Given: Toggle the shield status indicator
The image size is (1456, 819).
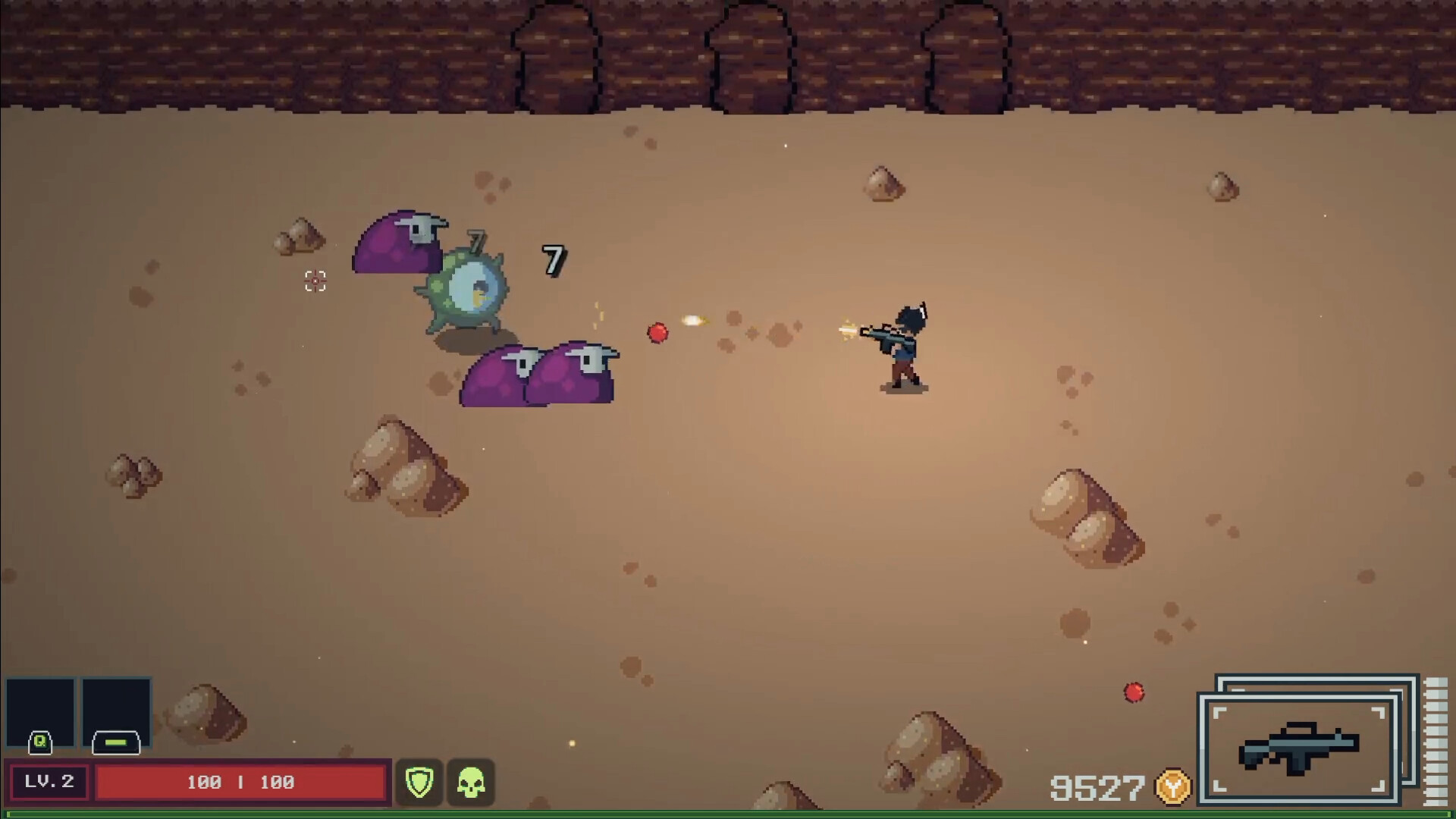Looking at the screenshot, I should (419, 782).
